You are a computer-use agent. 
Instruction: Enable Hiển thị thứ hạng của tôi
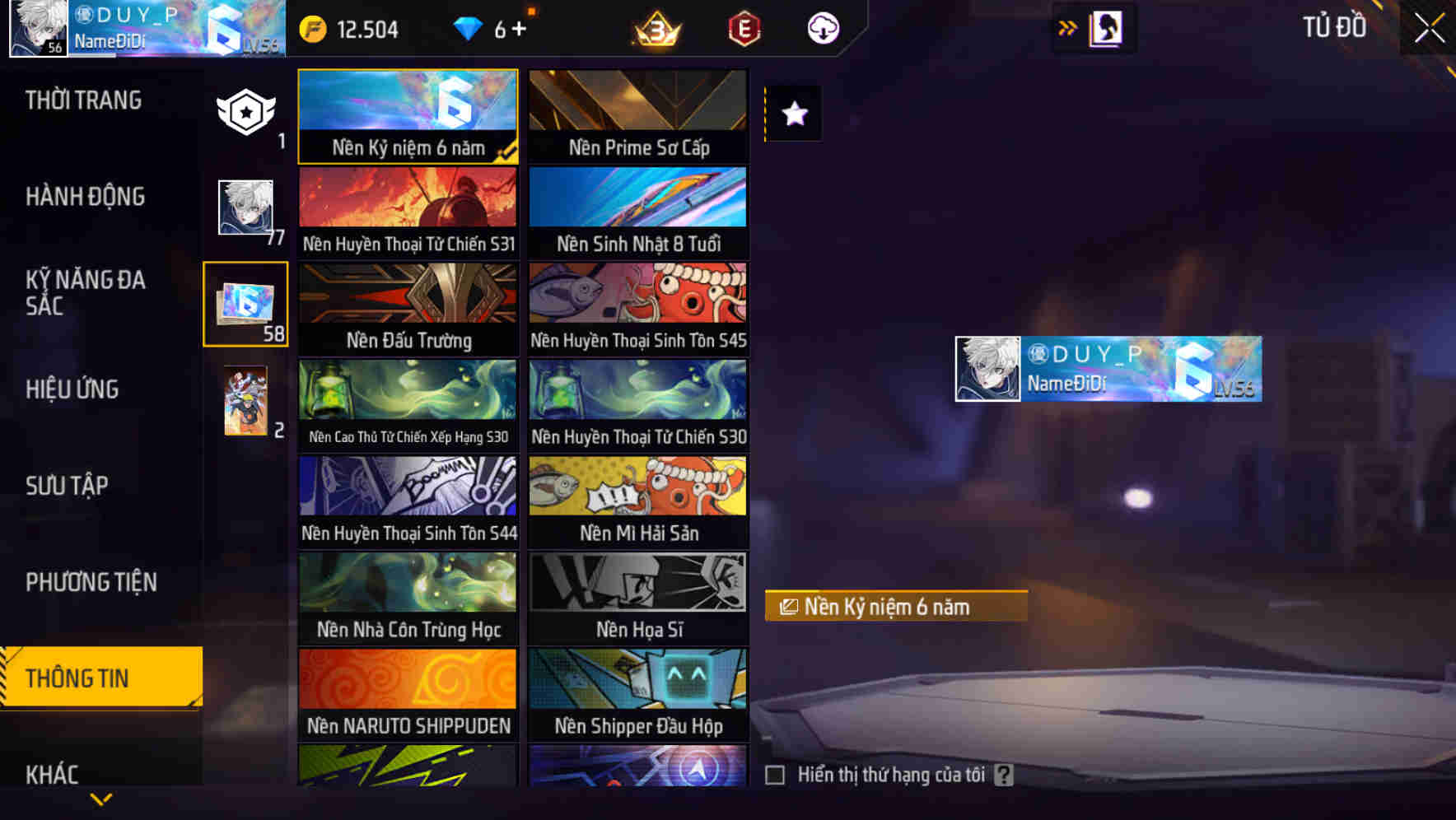[775, 775]
